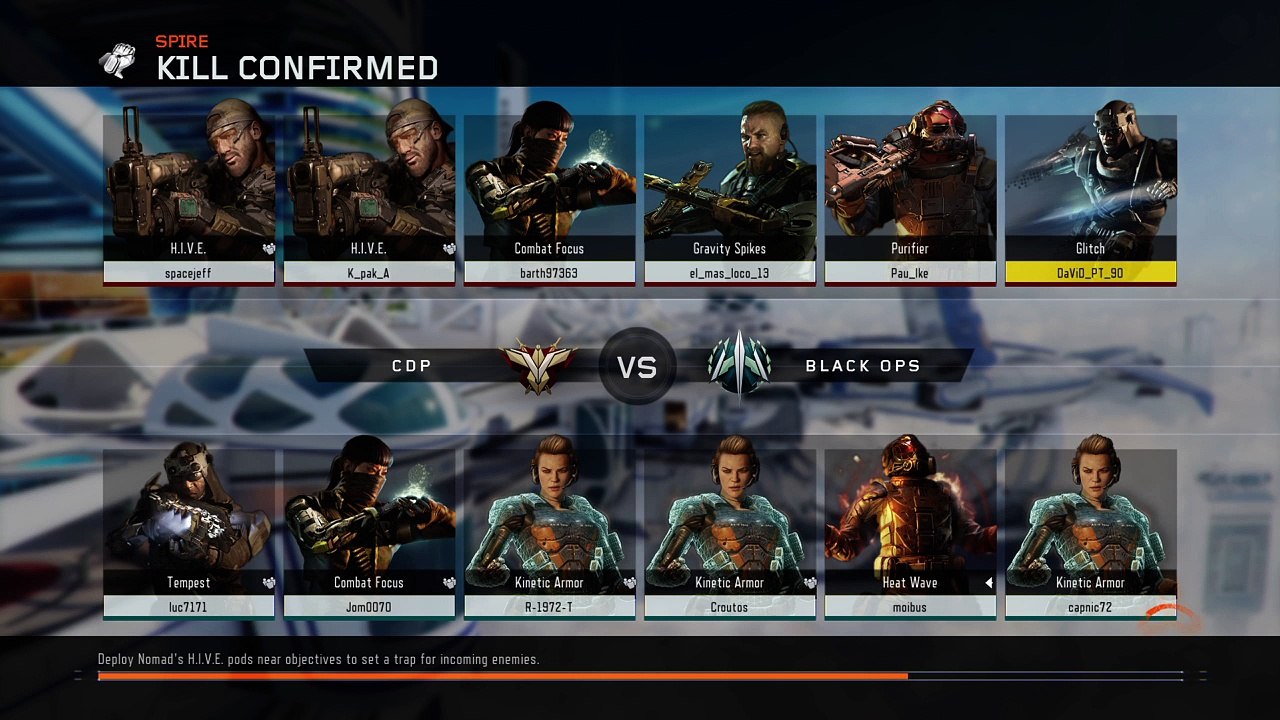
Task: Click the CDP faction emblem
Action: tap(539, 366)
